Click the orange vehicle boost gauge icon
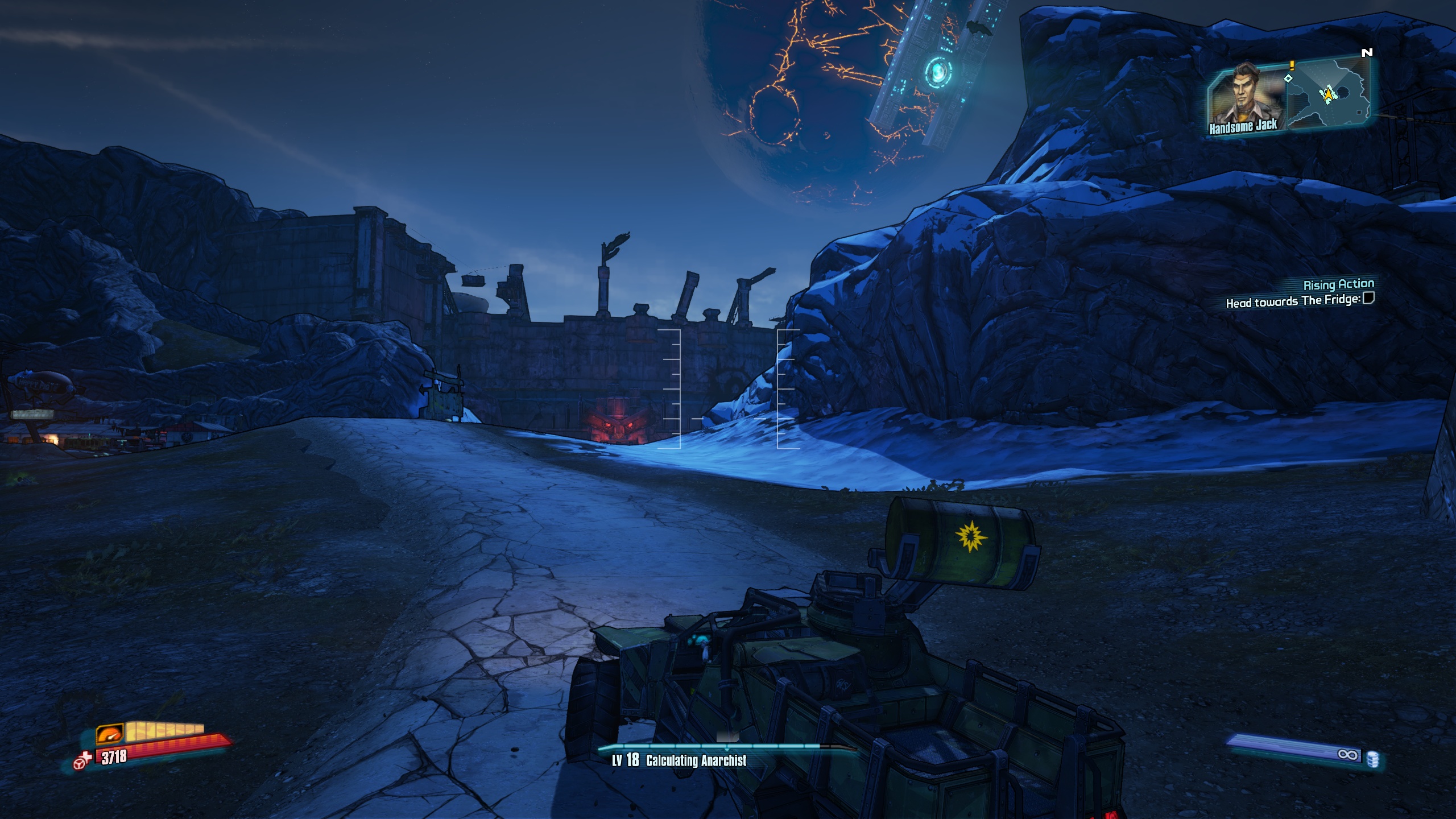Viewport: 1456px width, 819px height. click(110, 734)
